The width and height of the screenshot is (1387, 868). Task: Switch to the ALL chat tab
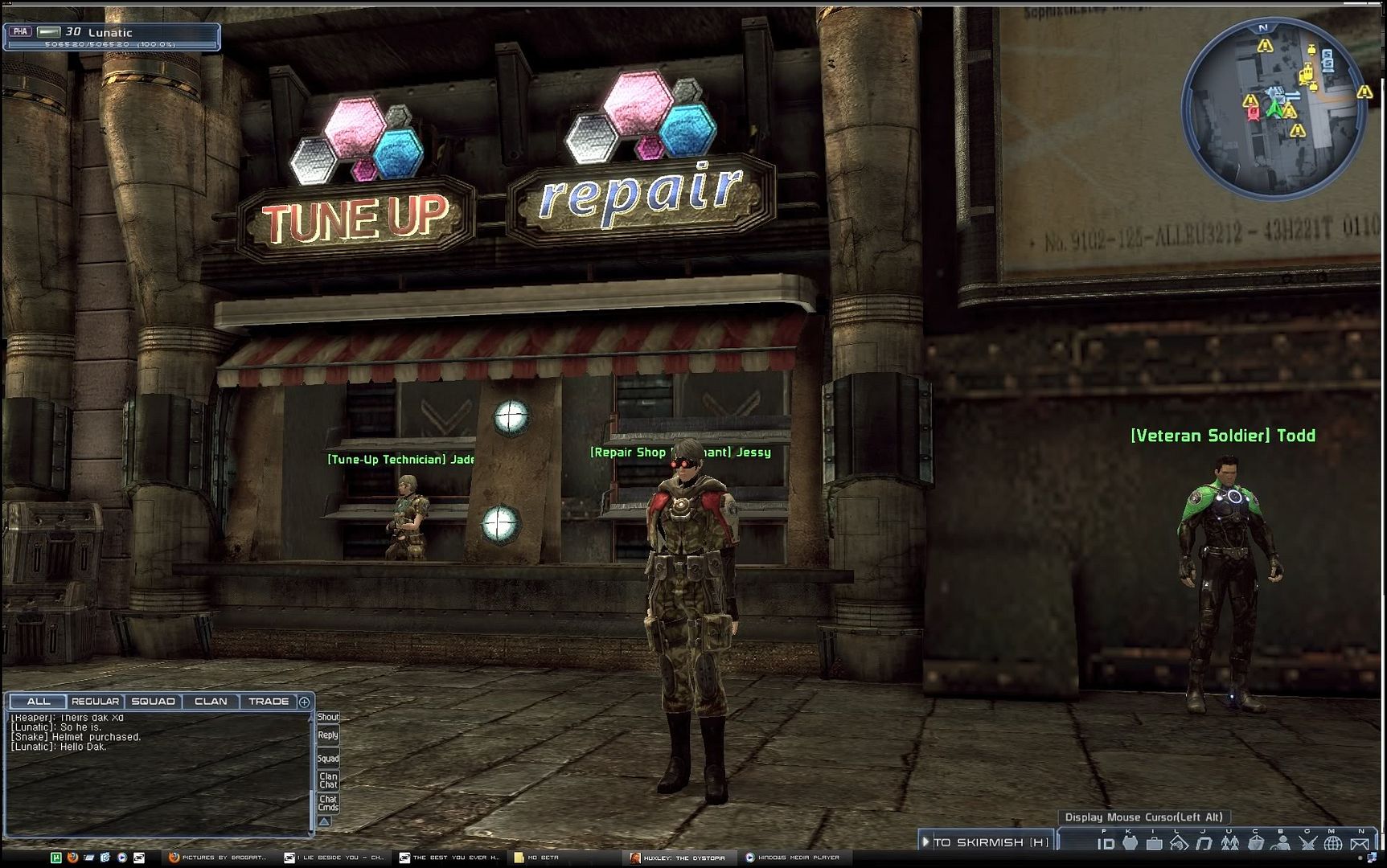[39, 702]
